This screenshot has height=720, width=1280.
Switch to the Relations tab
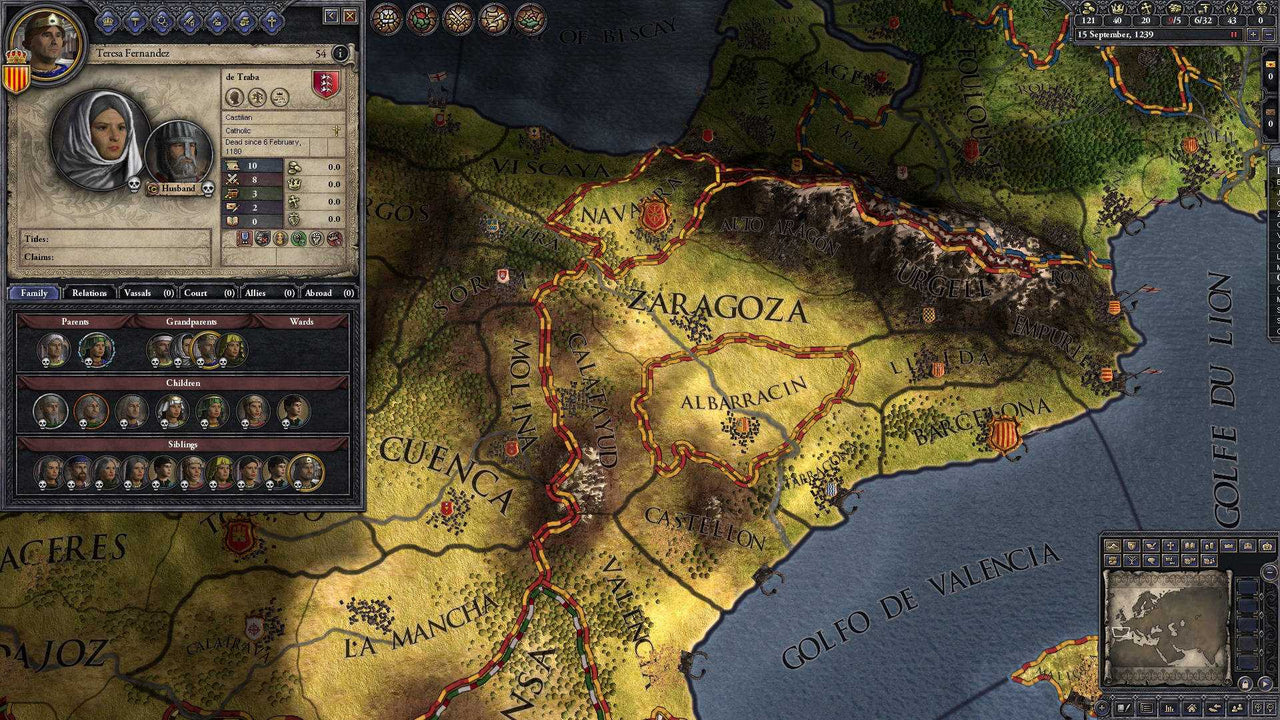[90, 293]
